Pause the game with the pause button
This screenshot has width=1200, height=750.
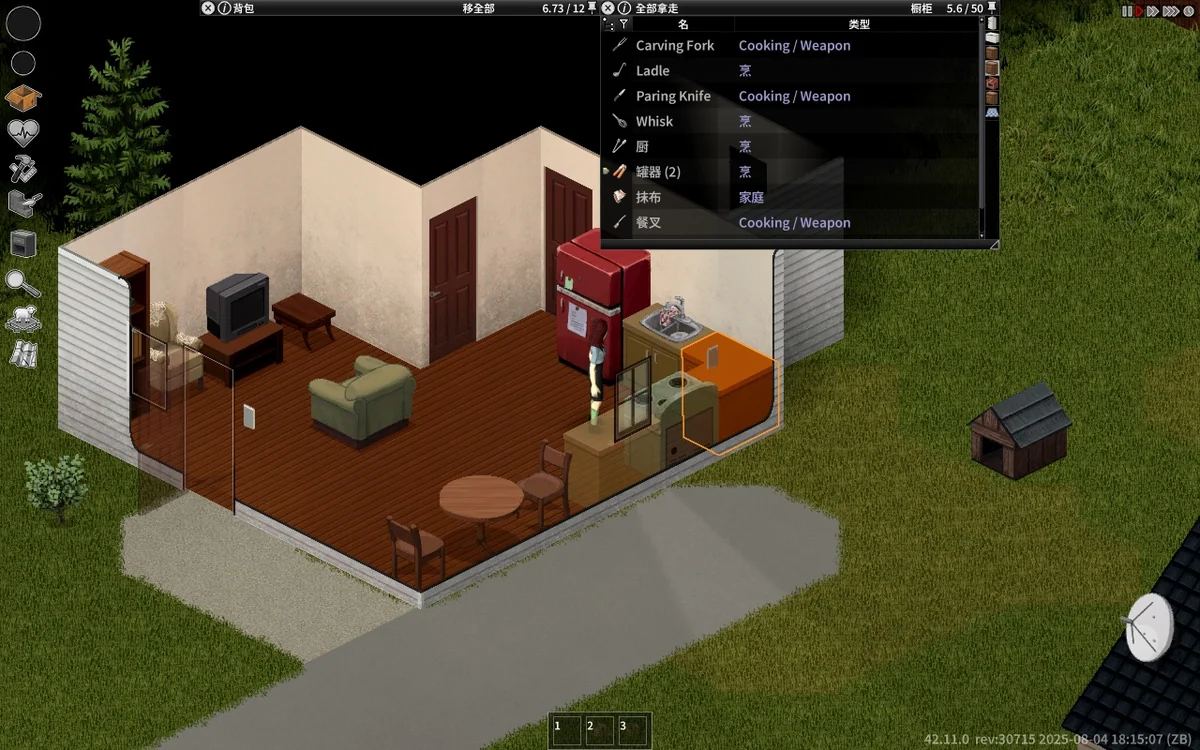pyautogui.click(x=1127, y=11)
